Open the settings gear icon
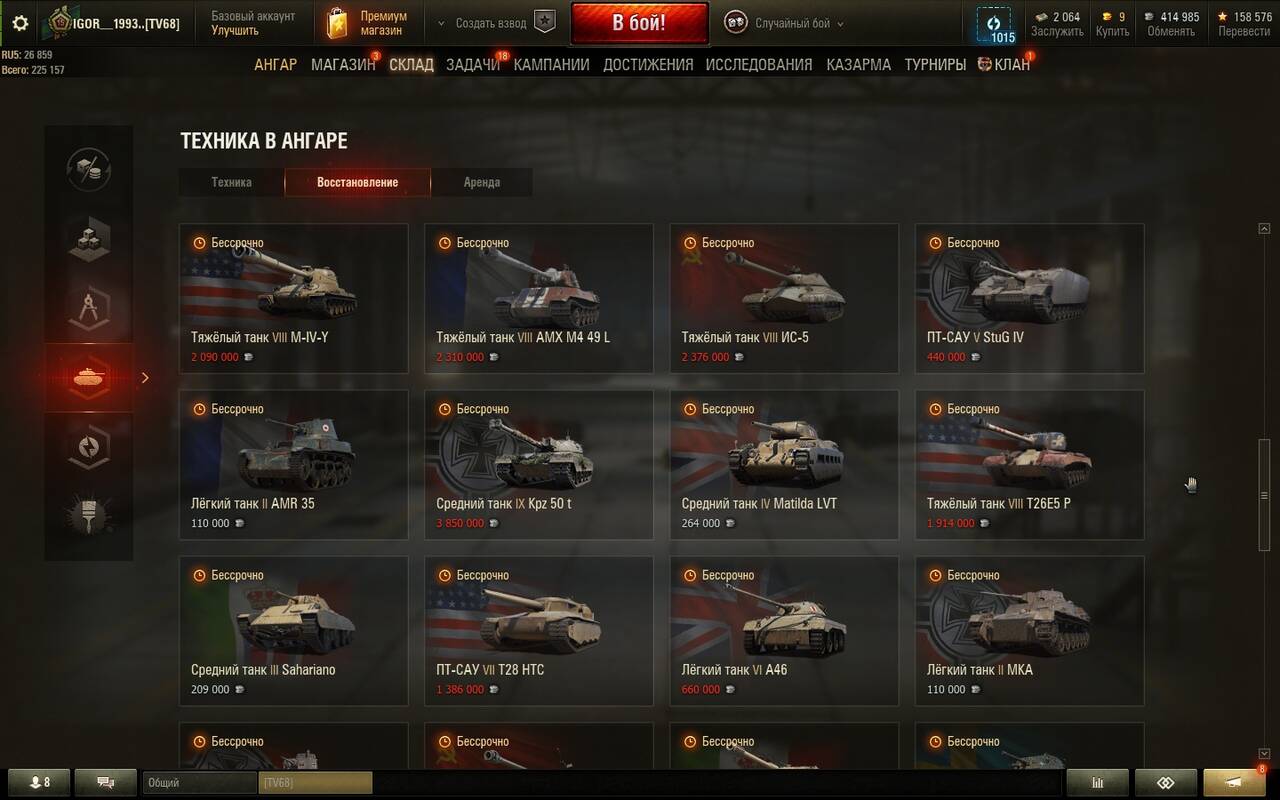 pyautogui.click(x=20, y=23)
